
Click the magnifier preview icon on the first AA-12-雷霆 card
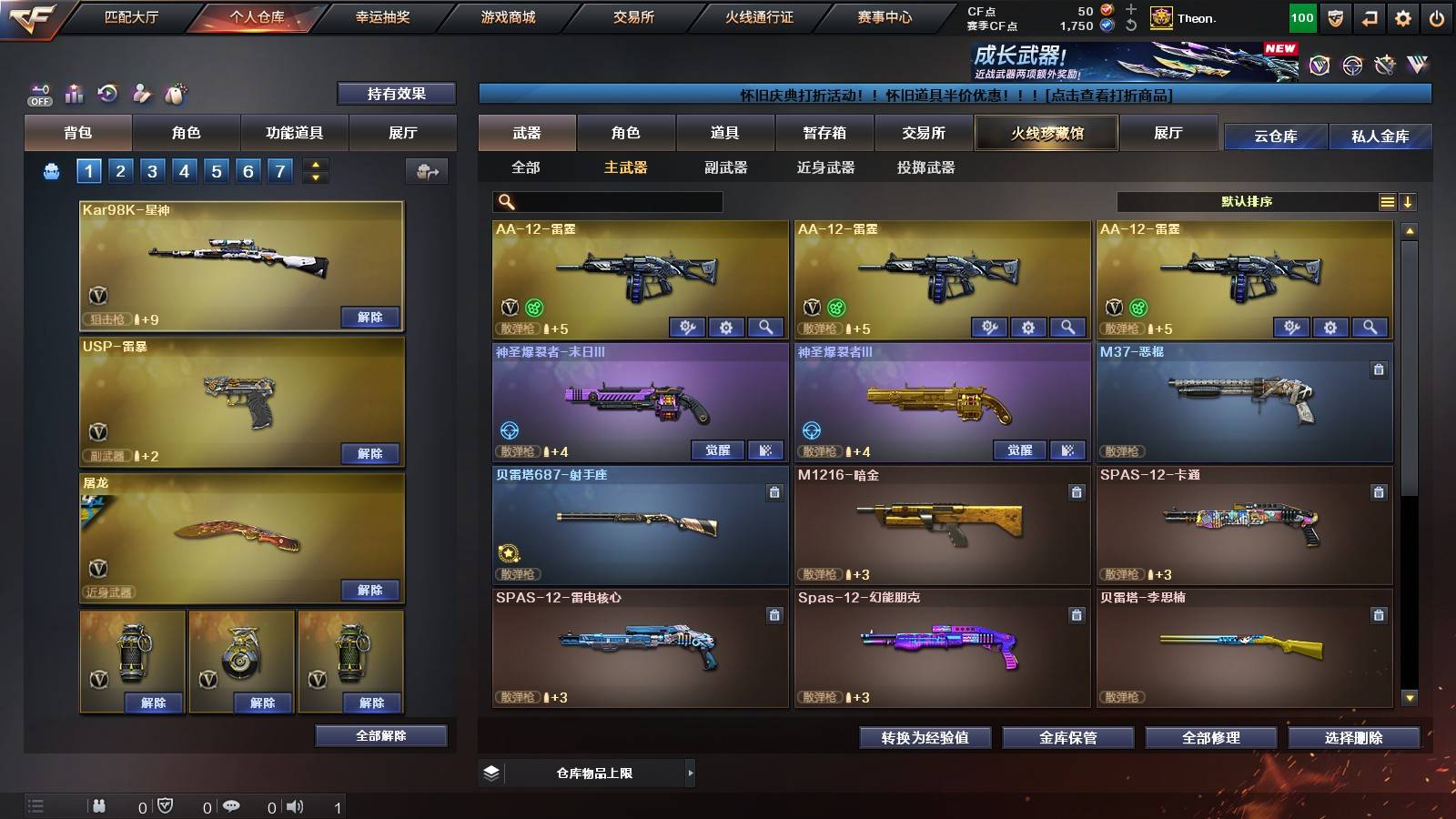click(767, 327)
